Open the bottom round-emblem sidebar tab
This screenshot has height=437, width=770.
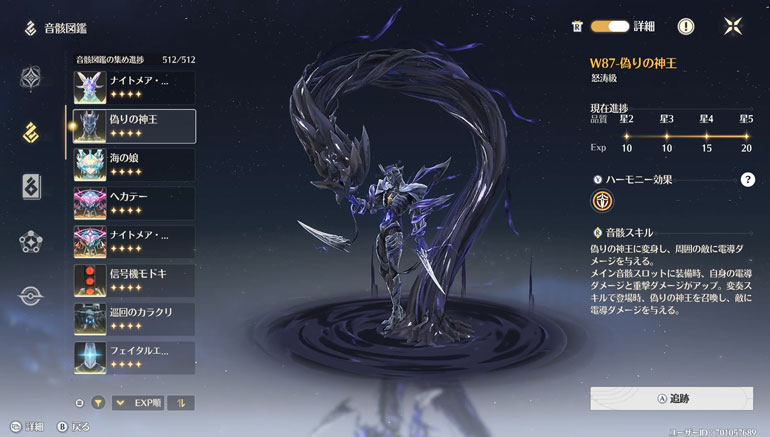31,296
